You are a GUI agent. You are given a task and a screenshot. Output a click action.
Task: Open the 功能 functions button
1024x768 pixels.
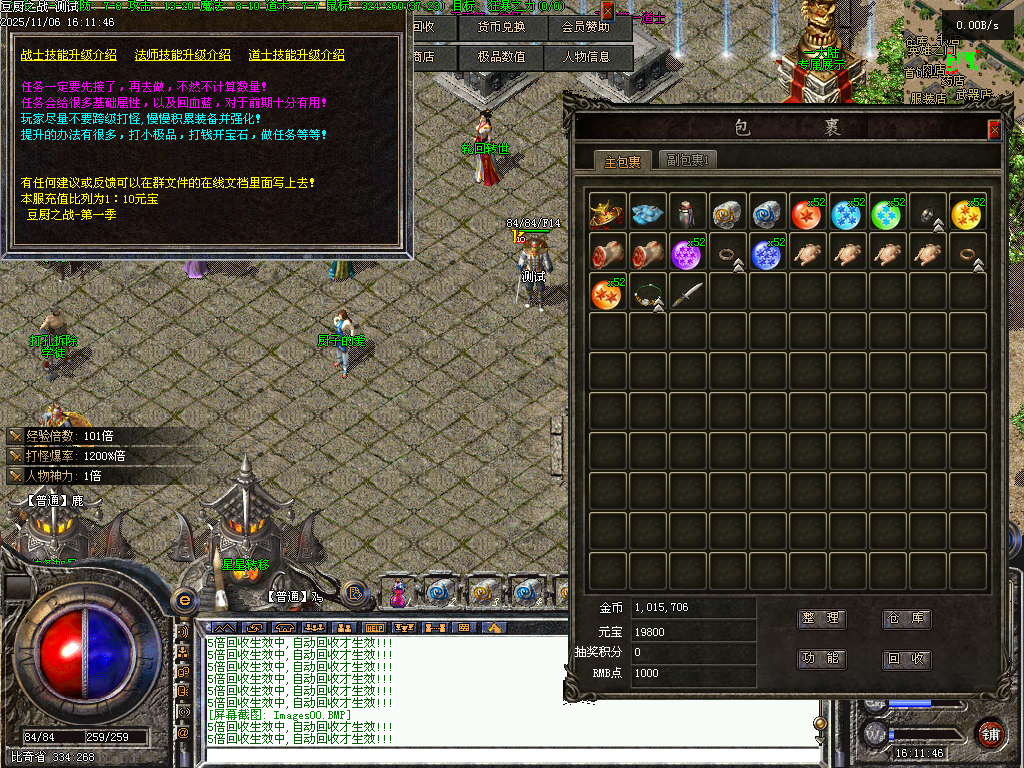tap(821, 659)
